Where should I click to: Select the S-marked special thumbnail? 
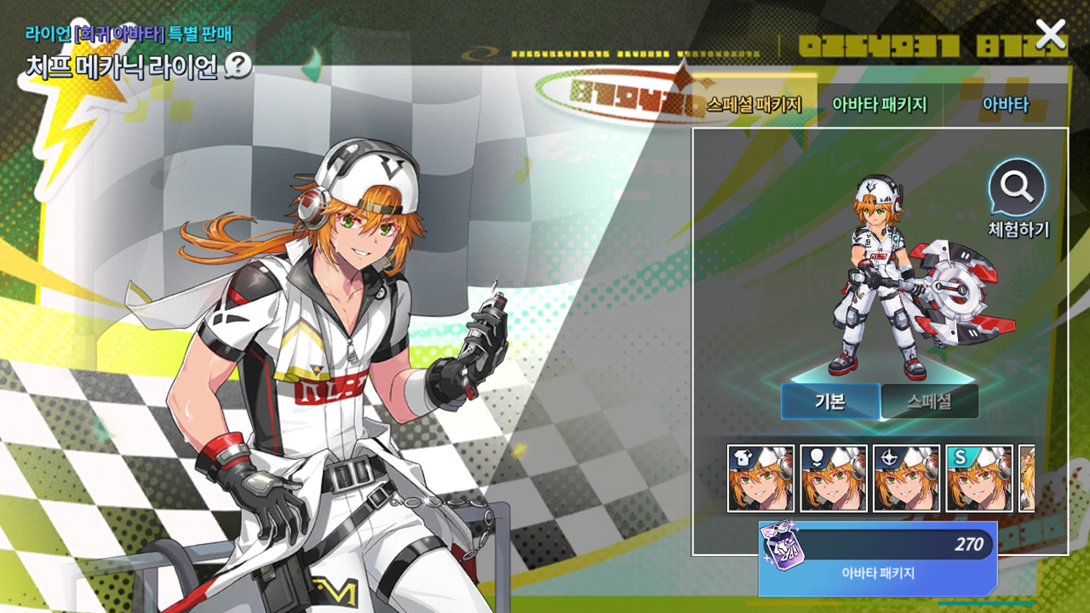point(979,479)
